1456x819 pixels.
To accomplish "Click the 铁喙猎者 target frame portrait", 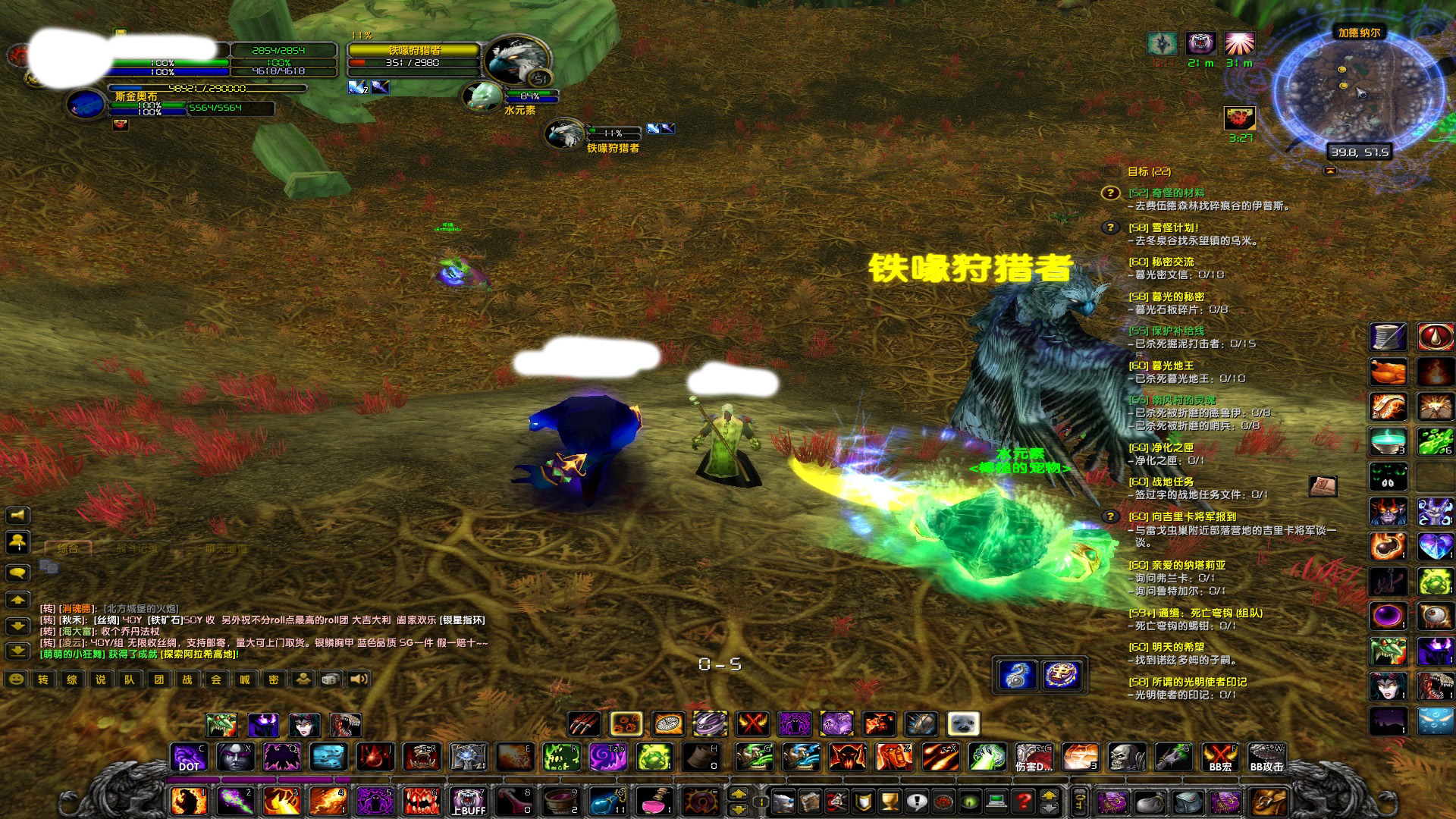I will click(518, 61).
